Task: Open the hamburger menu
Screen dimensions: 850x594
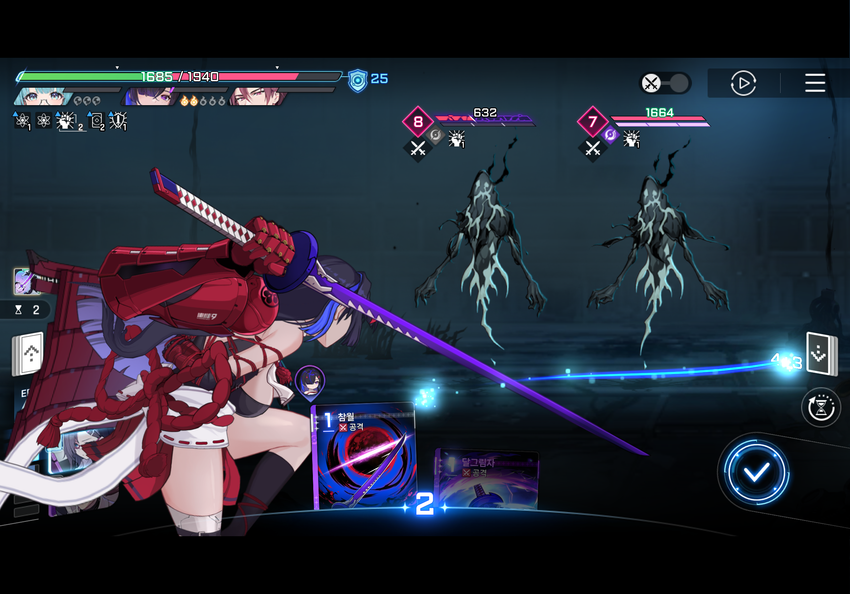Action: 815,83
